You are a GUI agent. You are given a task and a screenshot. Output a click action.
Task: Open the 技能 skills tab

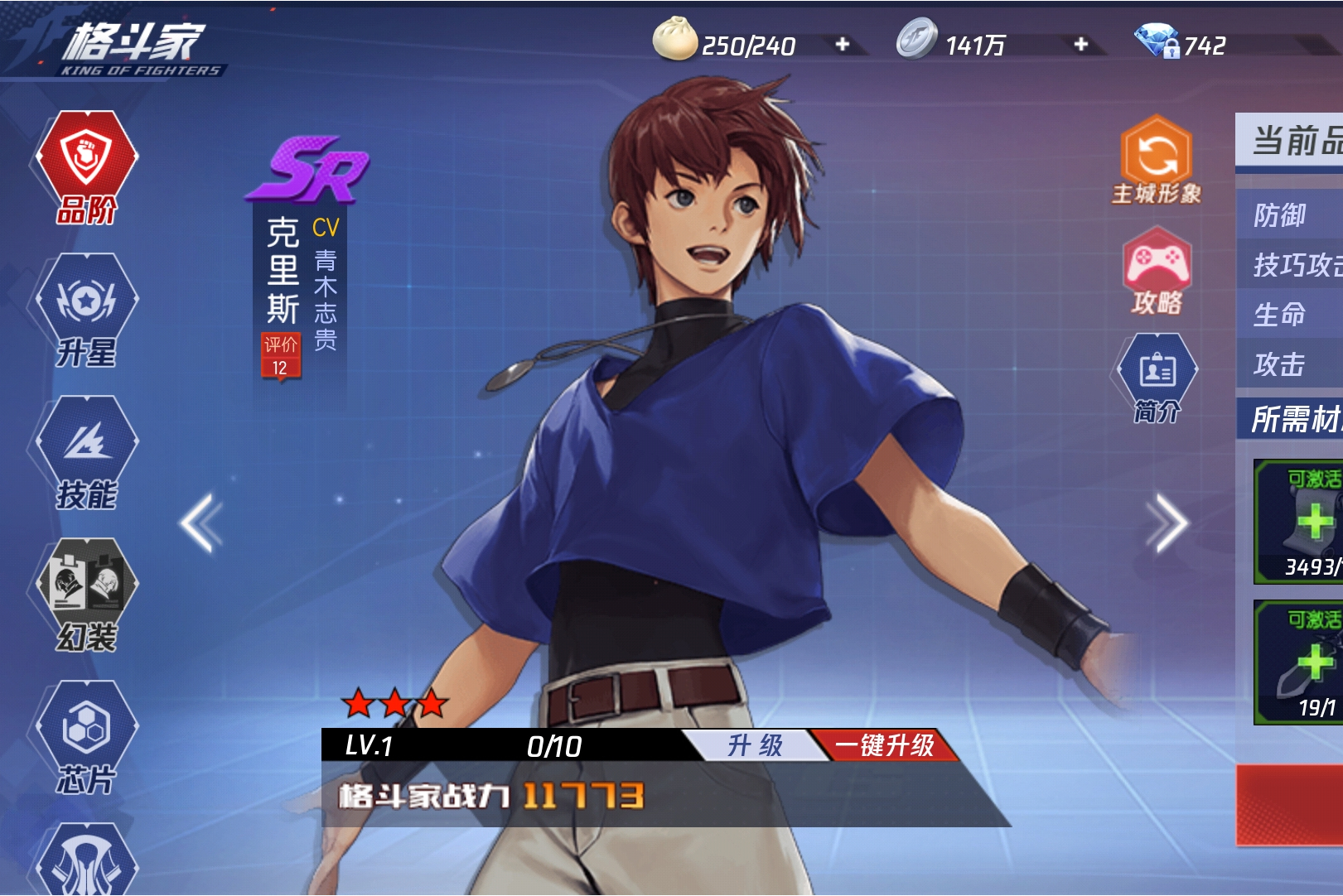[86, 452]
